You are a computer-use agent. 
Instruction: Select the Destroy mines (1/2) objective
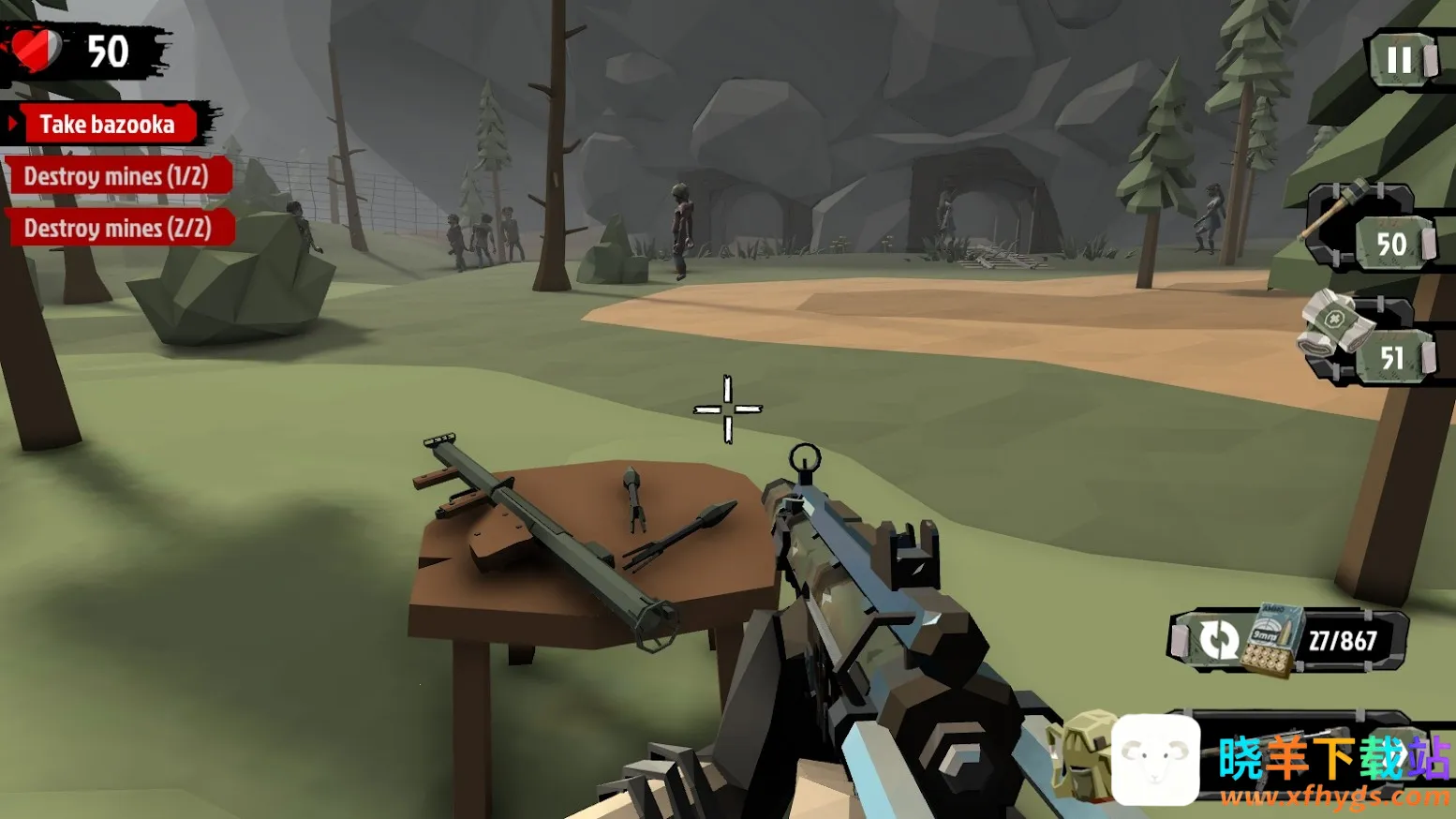[x=116, y=176]
